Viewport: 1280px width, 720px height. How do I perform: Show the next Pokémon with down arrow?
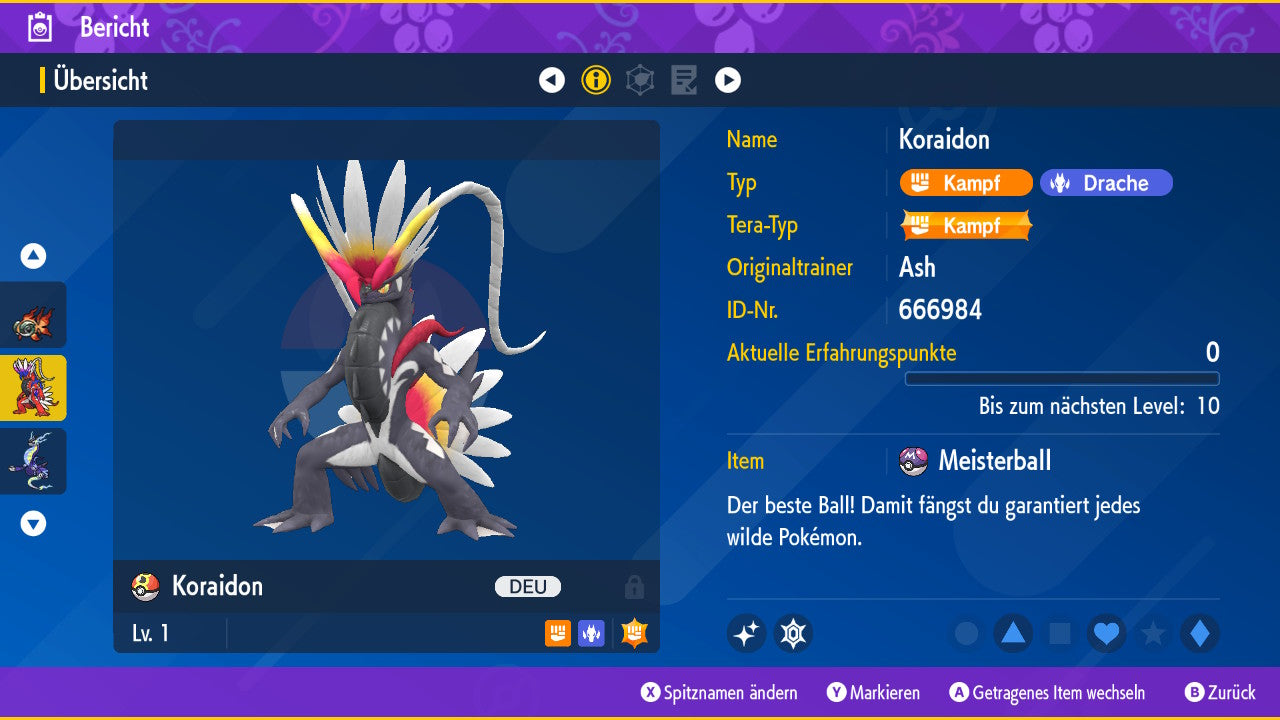33,523
